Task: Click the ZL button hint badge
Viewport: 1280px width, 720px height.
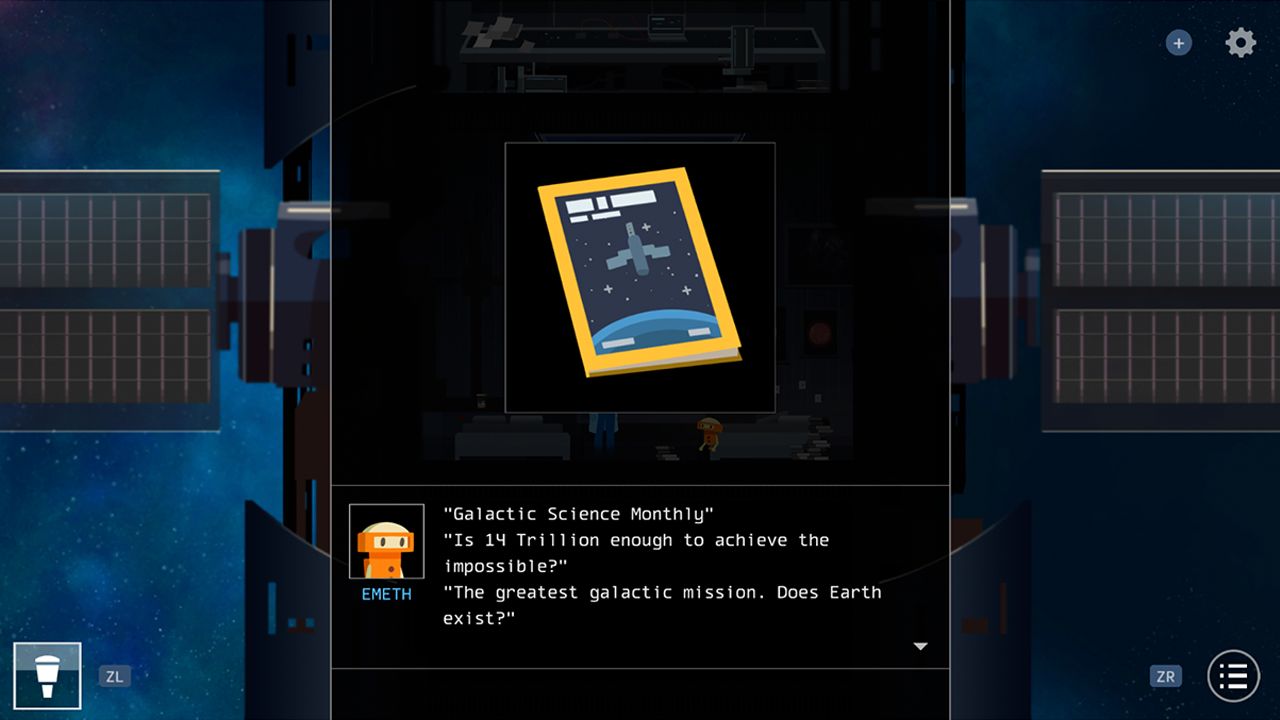Action: point(115,676)
